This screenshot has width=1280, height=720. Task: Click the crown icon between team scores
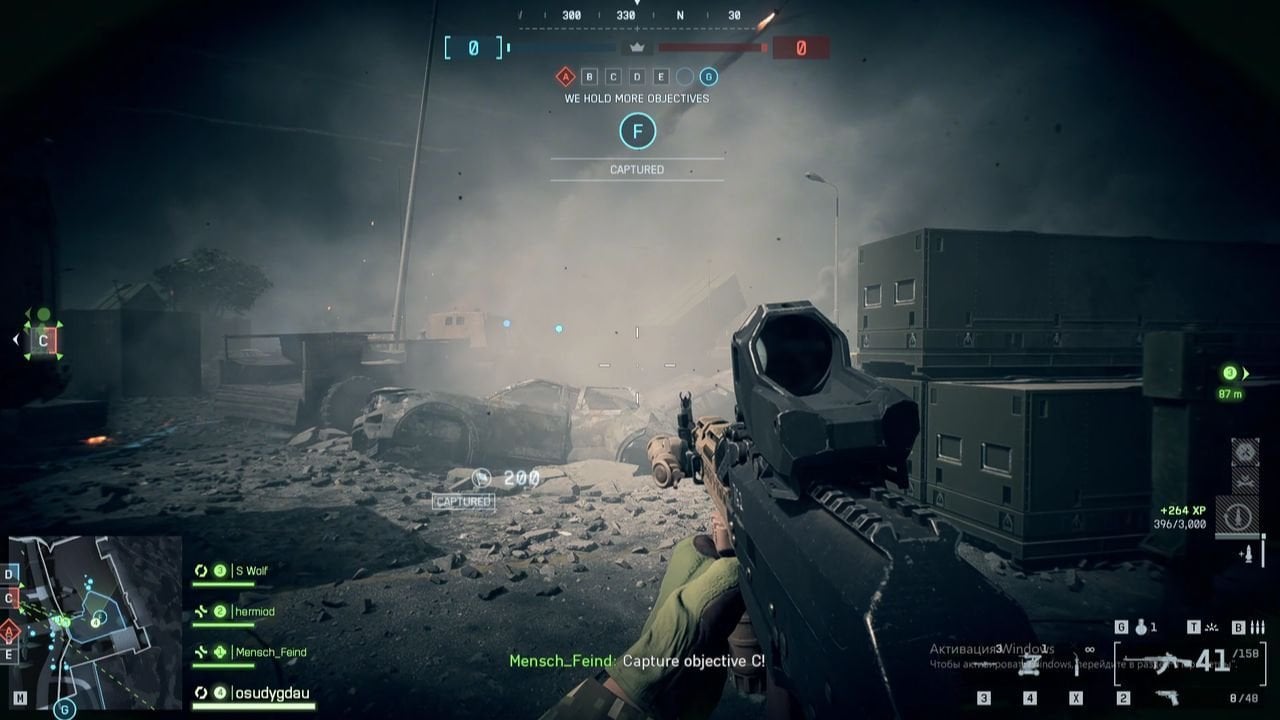(x=636, y=47)
